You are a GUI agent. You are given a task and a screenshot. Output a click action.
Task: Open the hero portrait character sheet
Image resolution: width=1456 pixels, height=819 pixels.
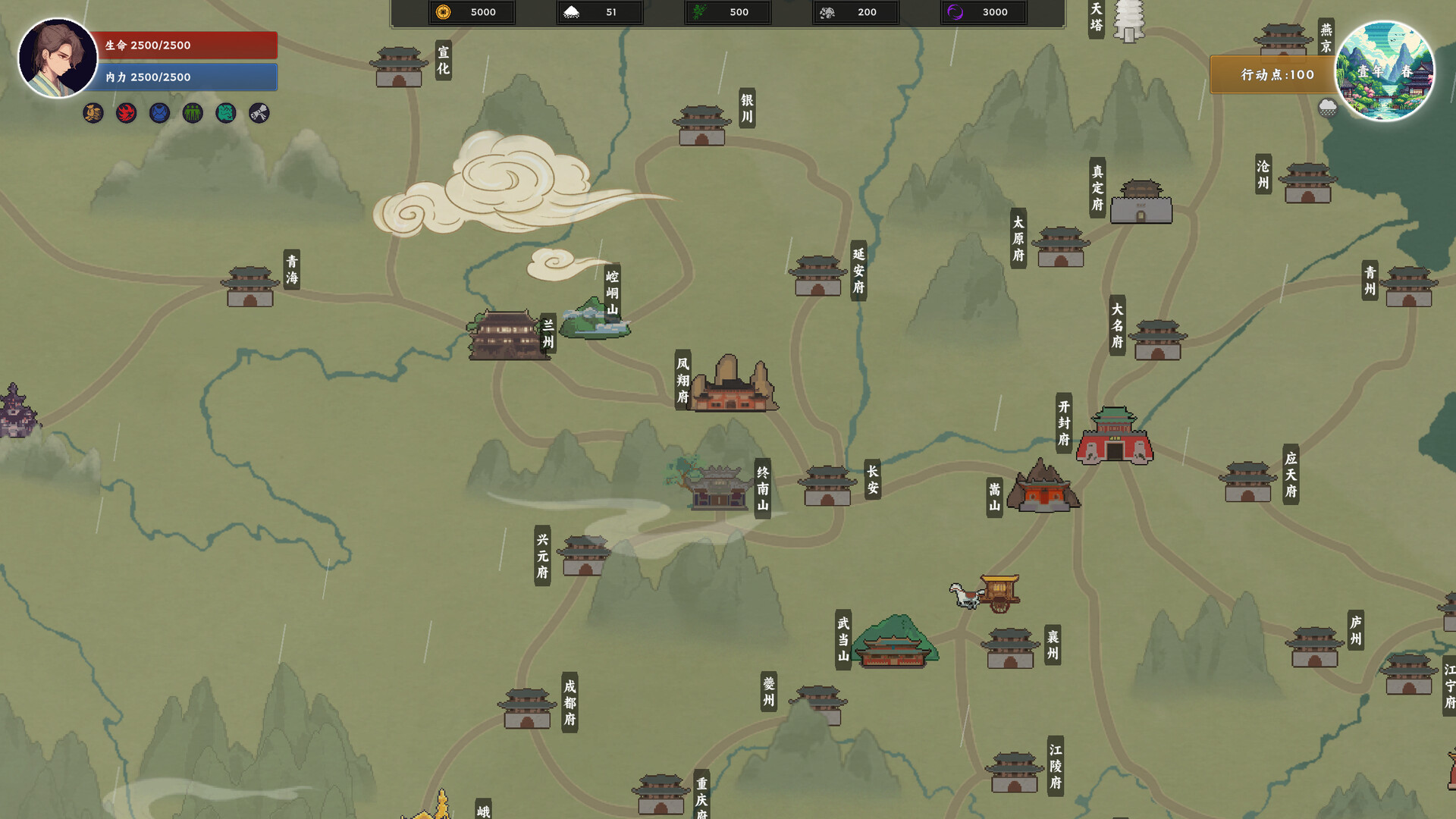[x=57, y=58]
